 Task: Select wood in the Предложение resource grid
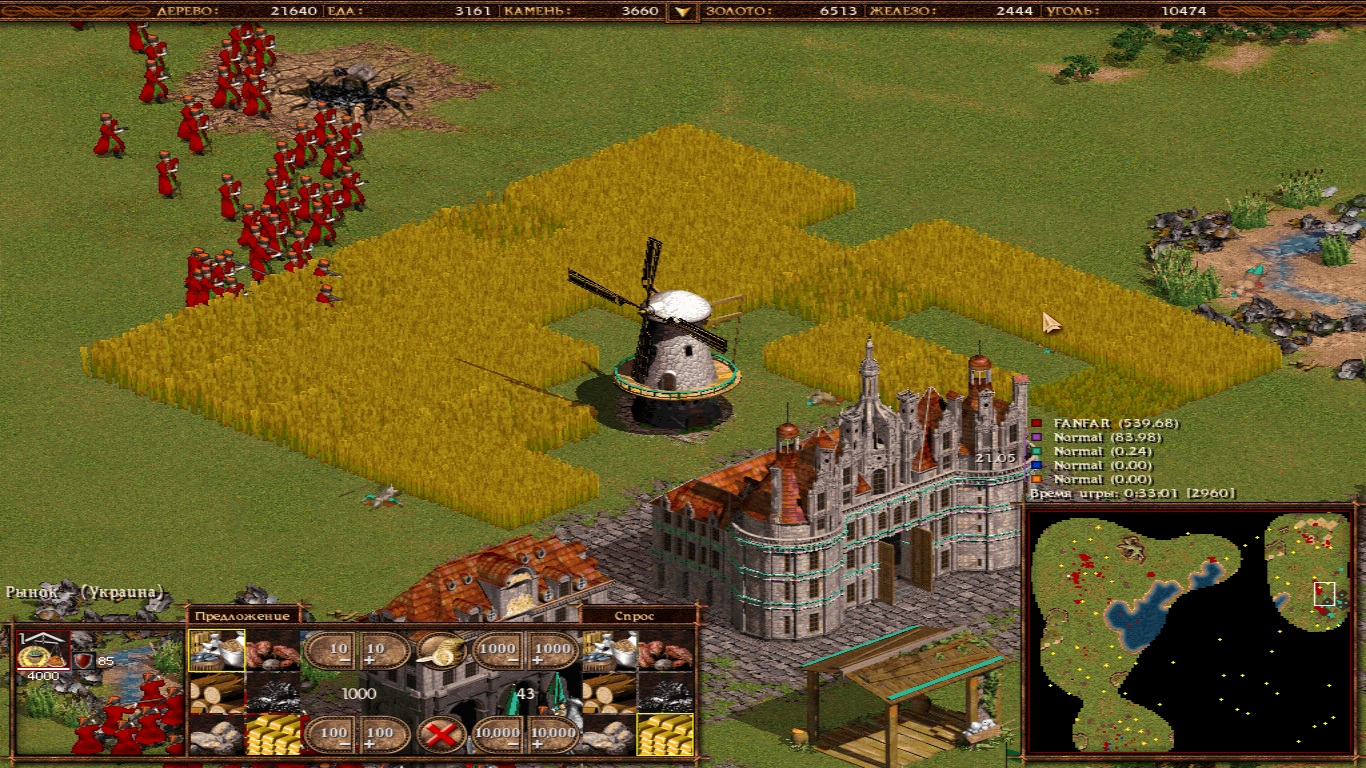[x=216, y=692]
